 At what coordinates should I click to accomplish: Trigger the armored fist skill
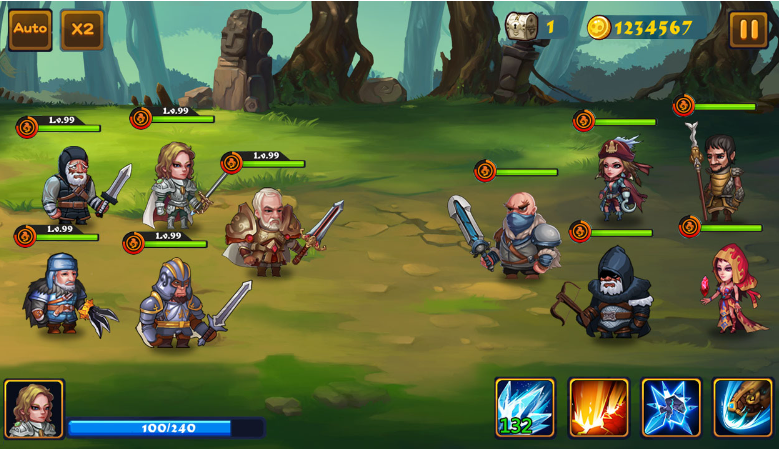tap(743, 407)
